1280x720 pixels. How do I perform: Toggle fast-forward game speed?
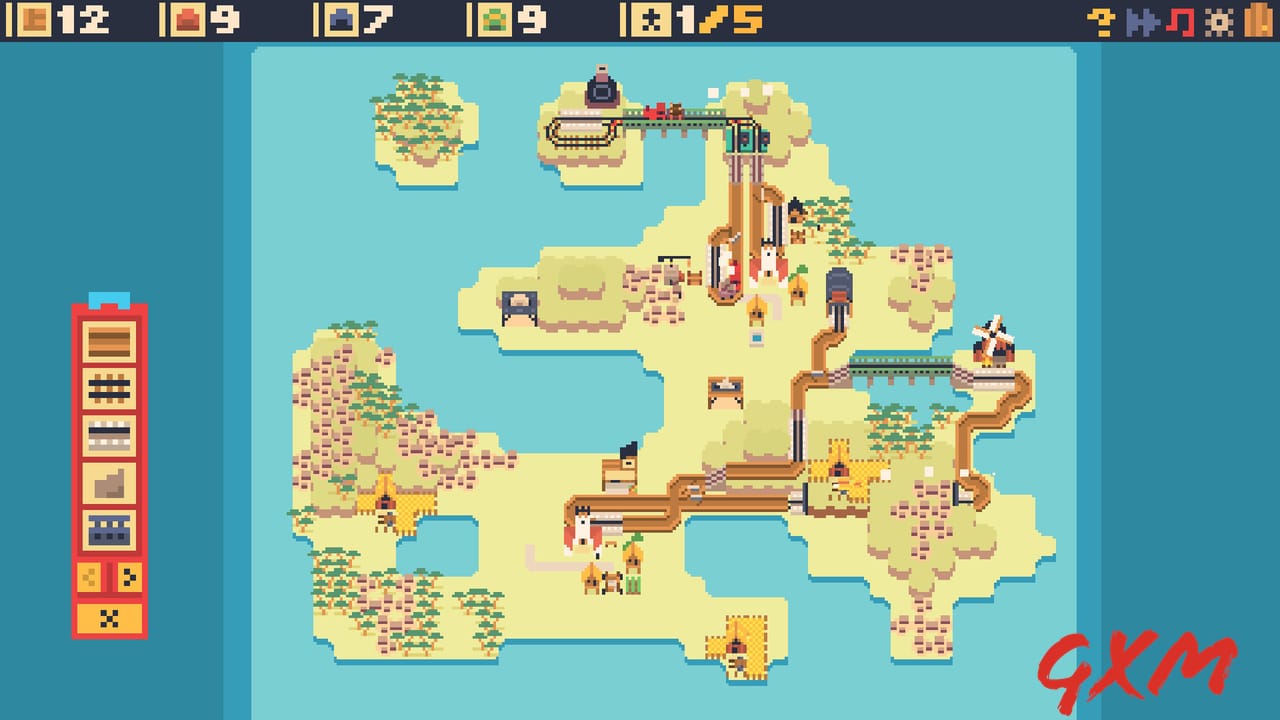click(1140, 18)
